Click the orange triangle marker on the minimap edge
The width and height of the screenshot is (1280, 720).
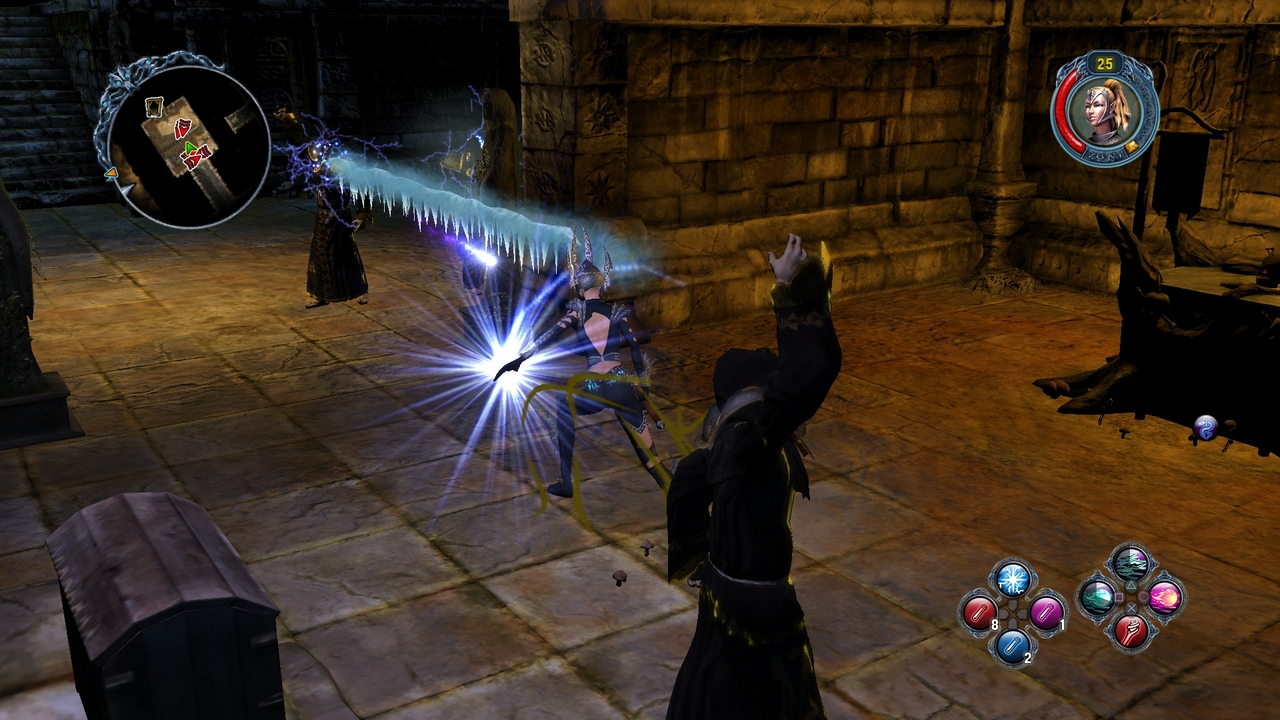112,172
